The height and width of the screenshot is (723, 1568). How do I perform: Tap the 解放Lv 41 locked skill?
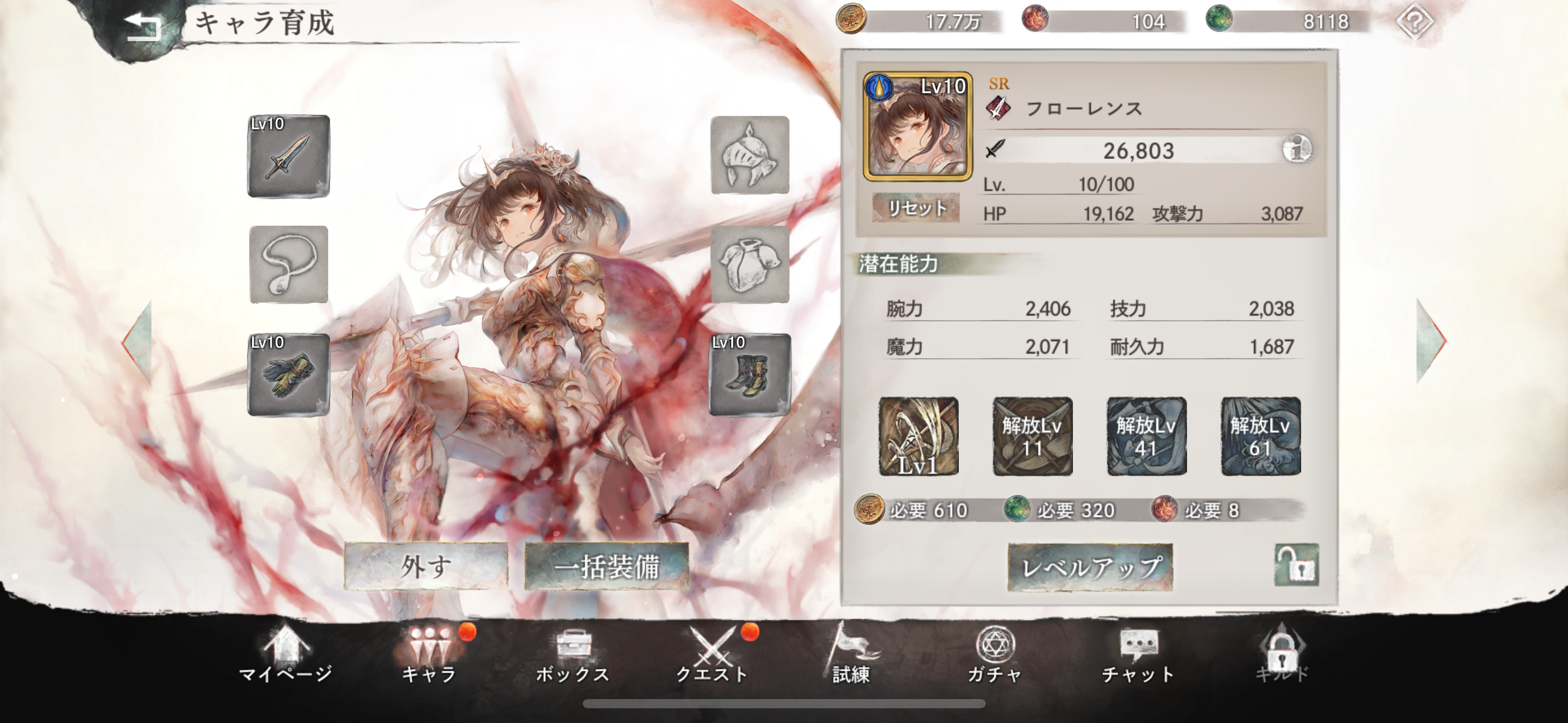pos(1147,437)
